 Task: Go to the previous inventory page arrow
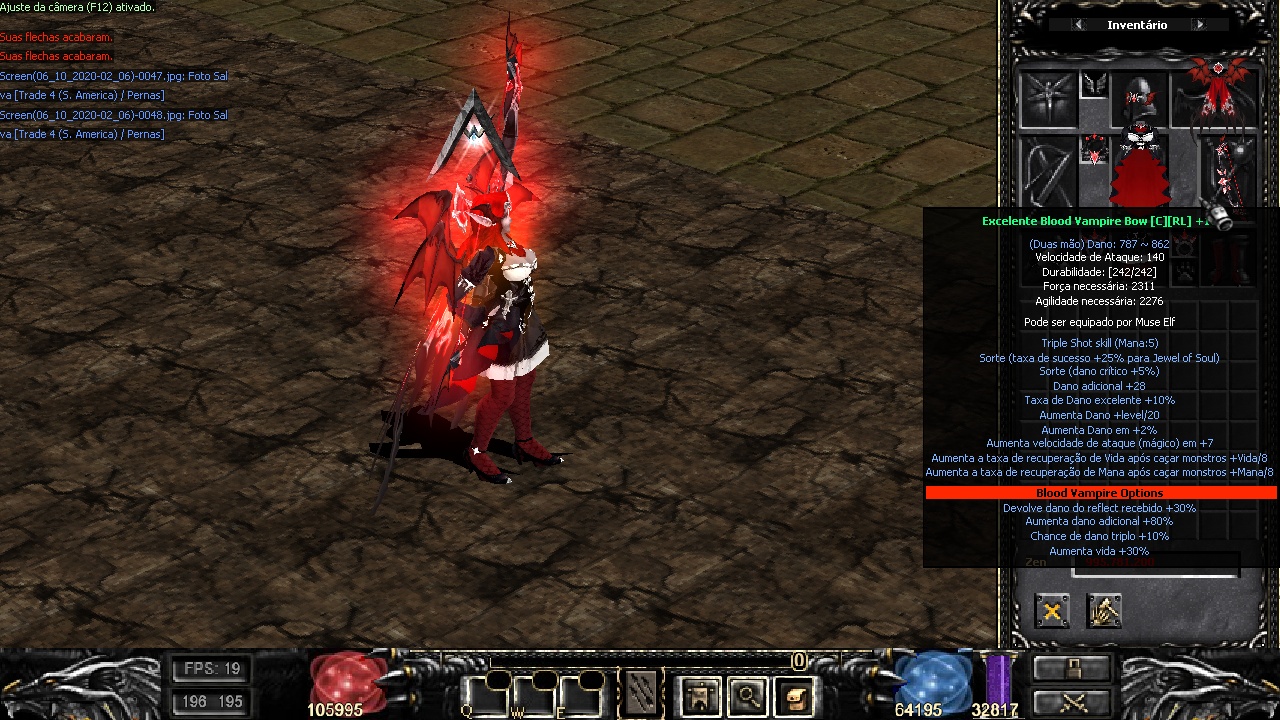tap(1078, 25)
